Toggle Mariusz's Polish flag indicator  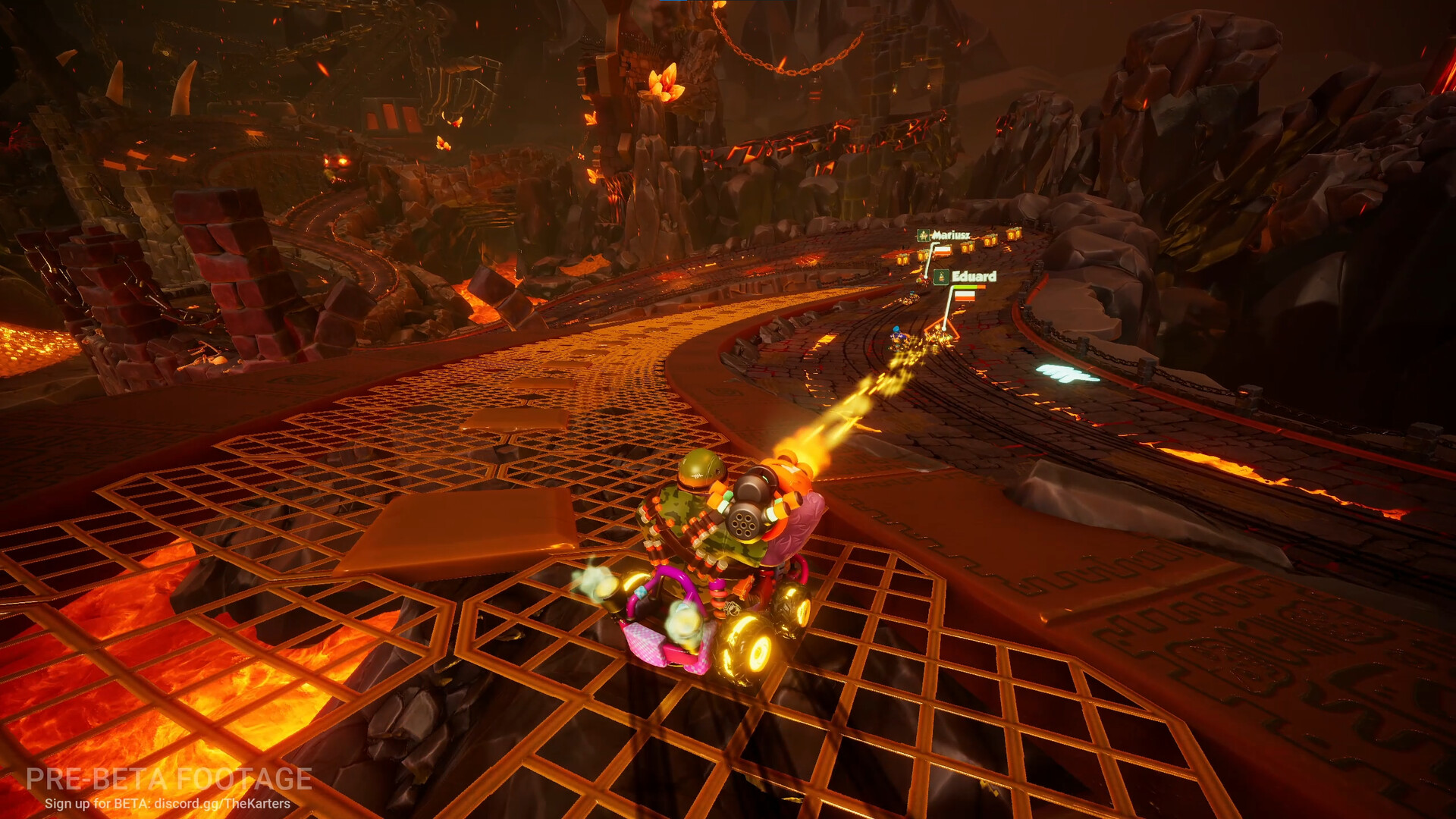943,250
